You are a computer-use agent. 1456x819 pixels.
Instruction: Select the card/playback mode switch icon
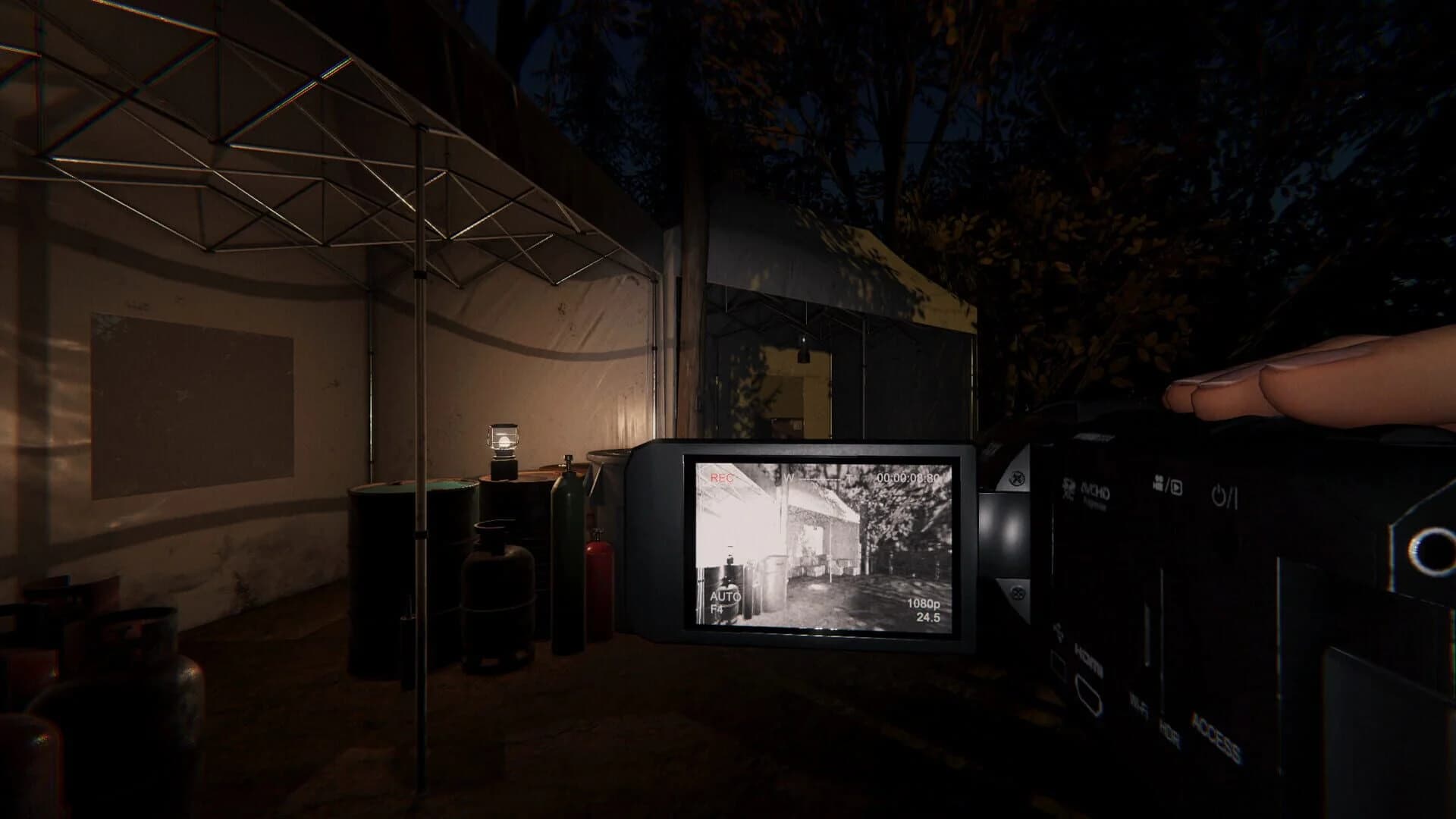[x=1166, y=485]
